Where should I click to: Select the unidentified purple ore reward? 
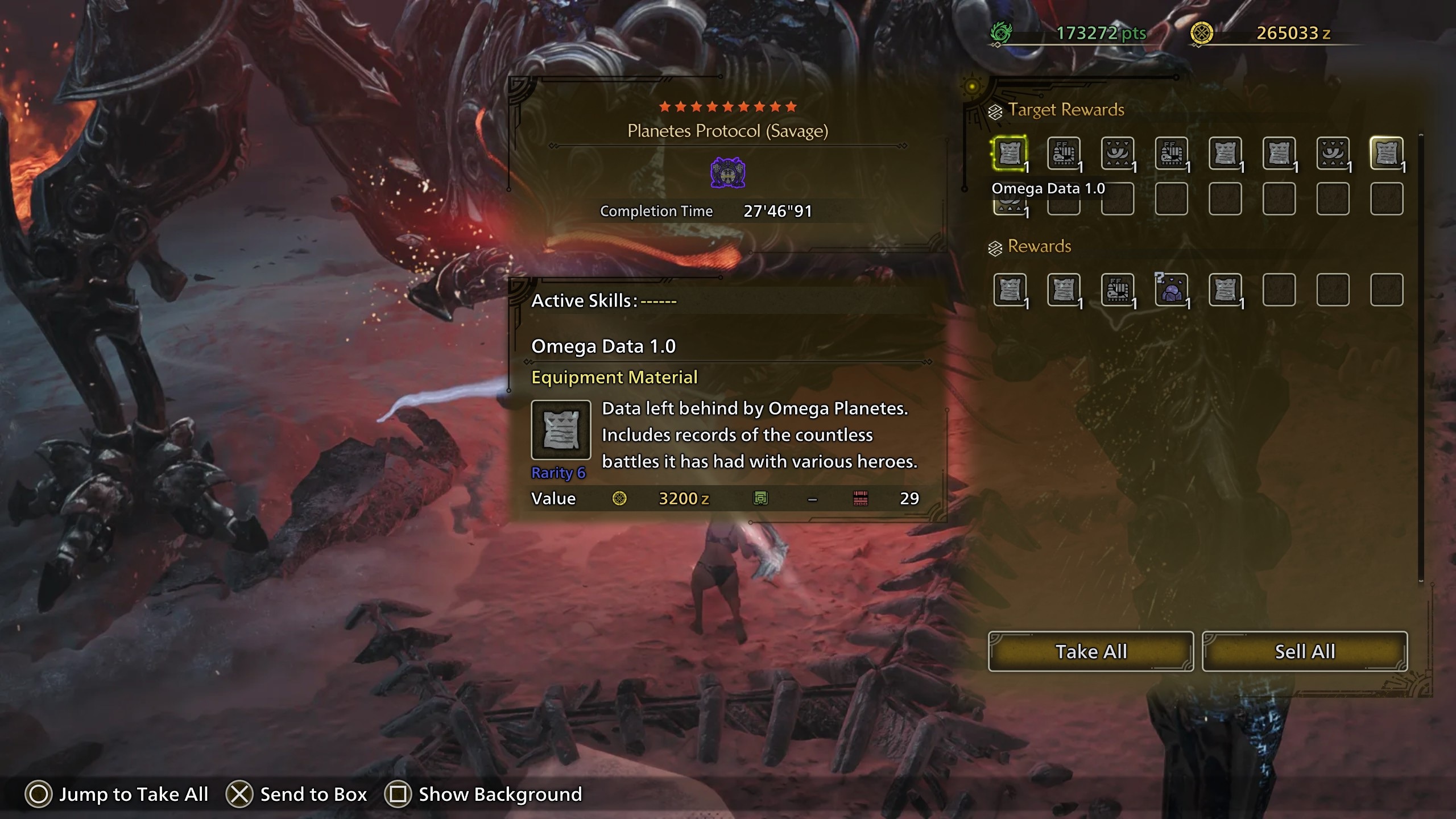click(x=1171, y=290)
